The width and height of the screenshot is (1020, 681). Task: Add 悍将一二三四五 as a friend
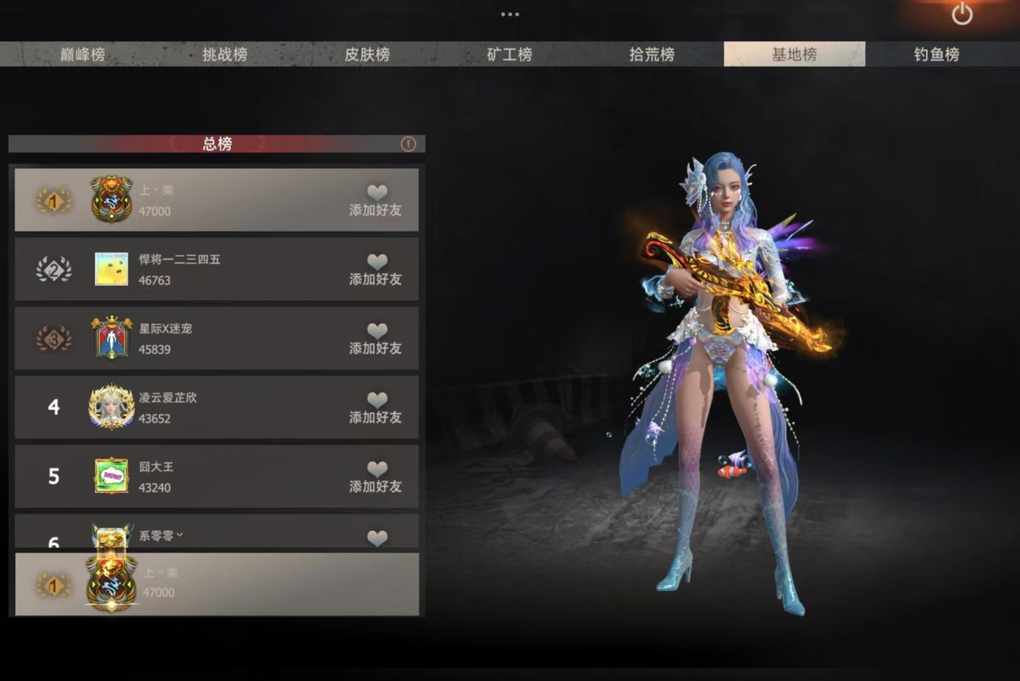click(376, 269)
